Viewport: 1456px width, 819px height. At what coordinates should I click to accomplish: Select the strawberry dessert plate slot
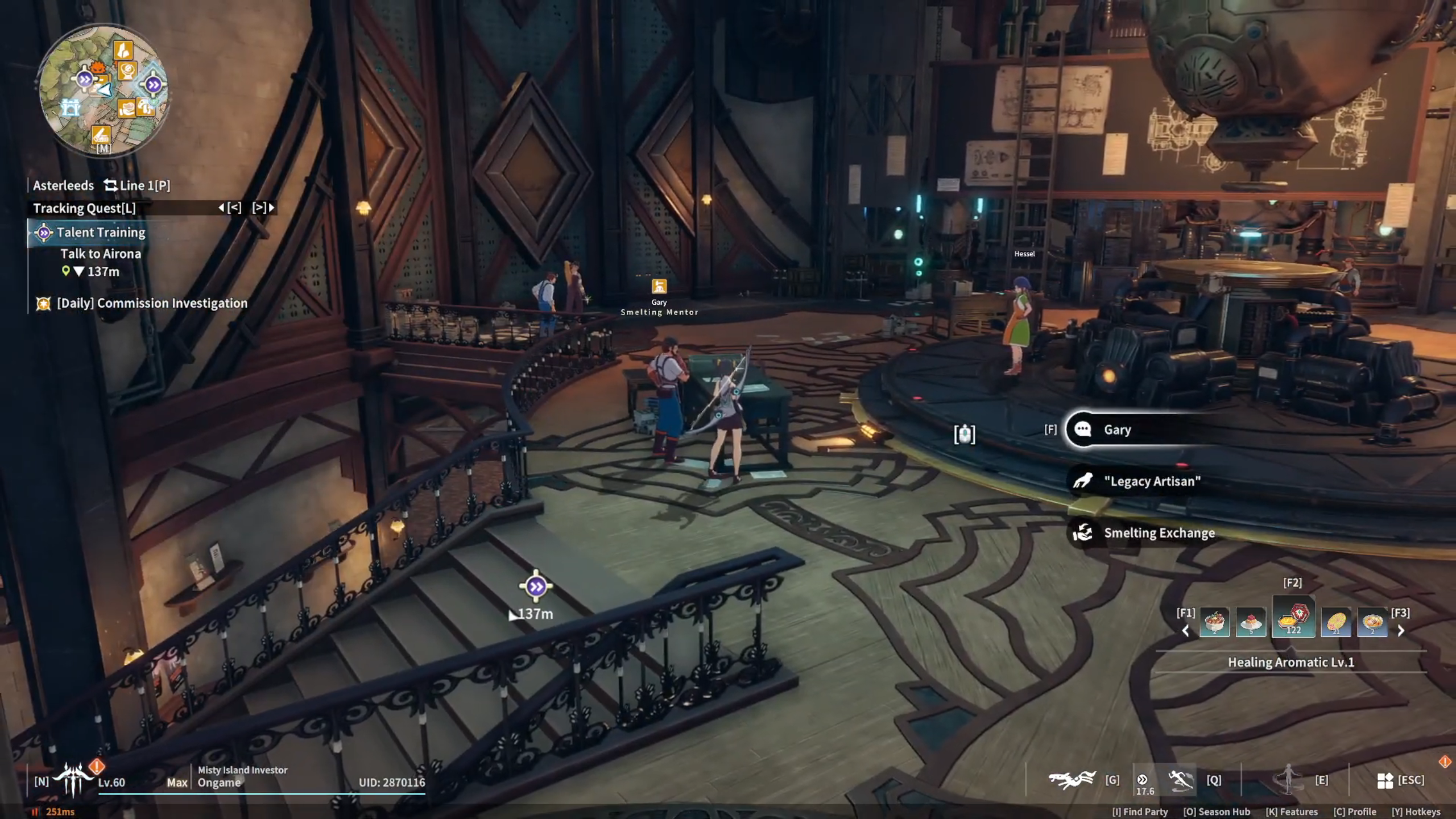pos(1251,622)
